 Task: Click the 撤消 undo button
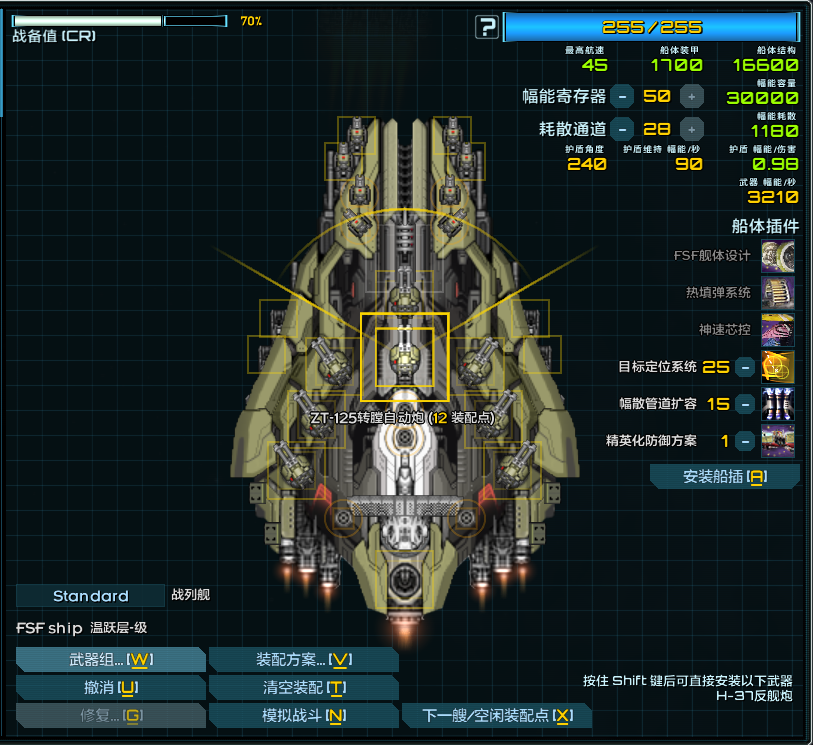pyautogui.click(x=110, y=688)
